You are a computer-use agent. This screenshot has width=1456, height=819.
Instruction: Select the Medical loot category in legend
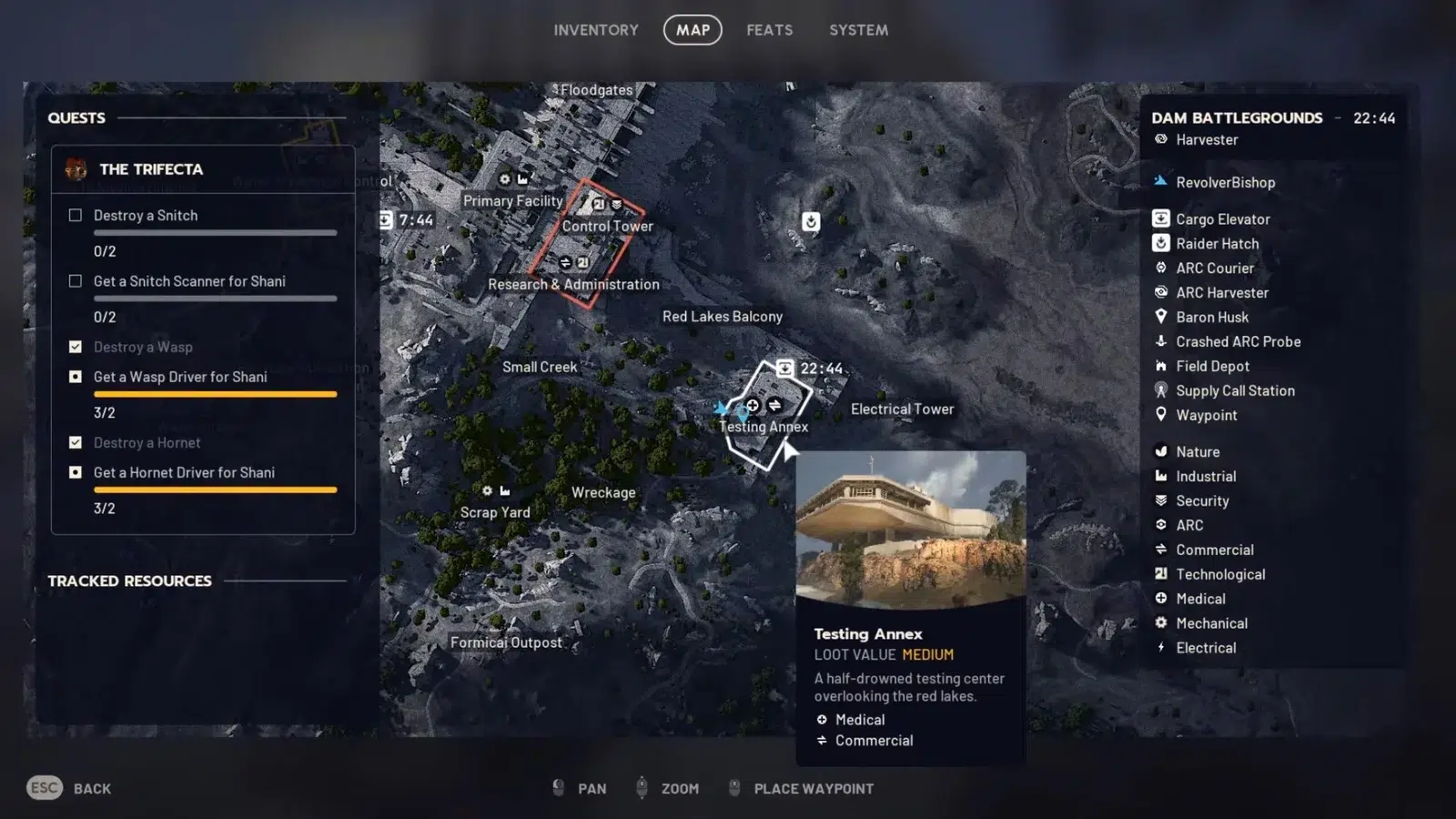pyautogui.click(x=1199, y=599)
